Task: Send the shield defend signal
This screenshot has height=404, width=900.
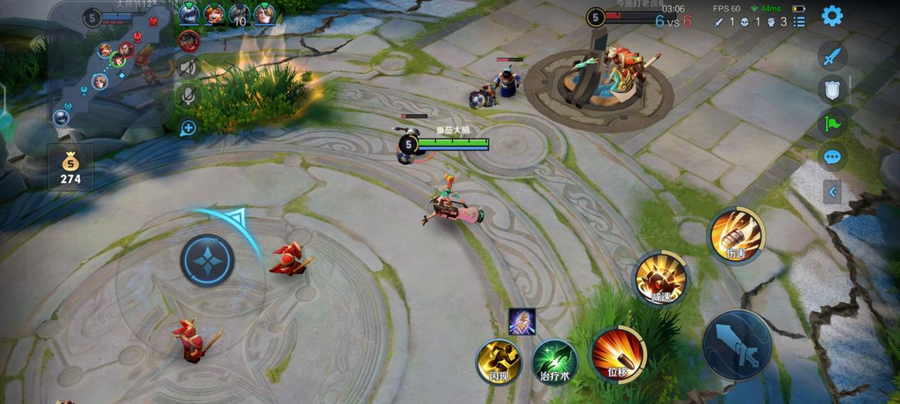Action: (x=832, y=90)
